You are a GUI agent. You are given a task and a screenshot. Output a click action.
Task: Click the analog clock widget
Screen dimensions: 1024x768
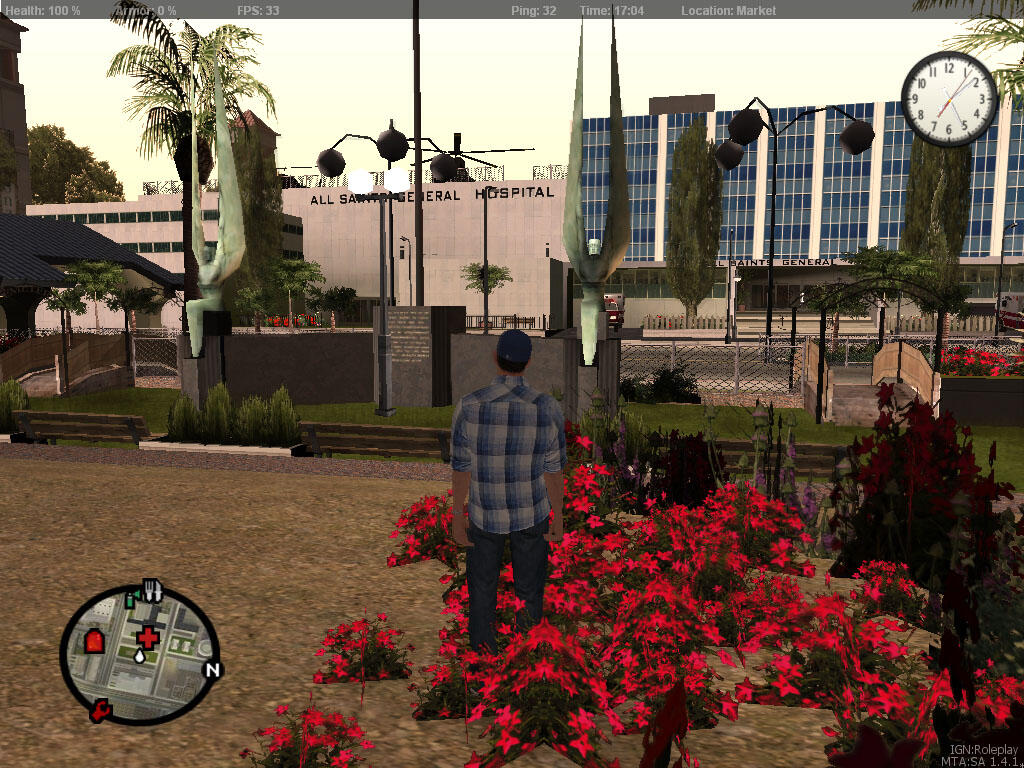pyautogui.click(x=949, y=99)
